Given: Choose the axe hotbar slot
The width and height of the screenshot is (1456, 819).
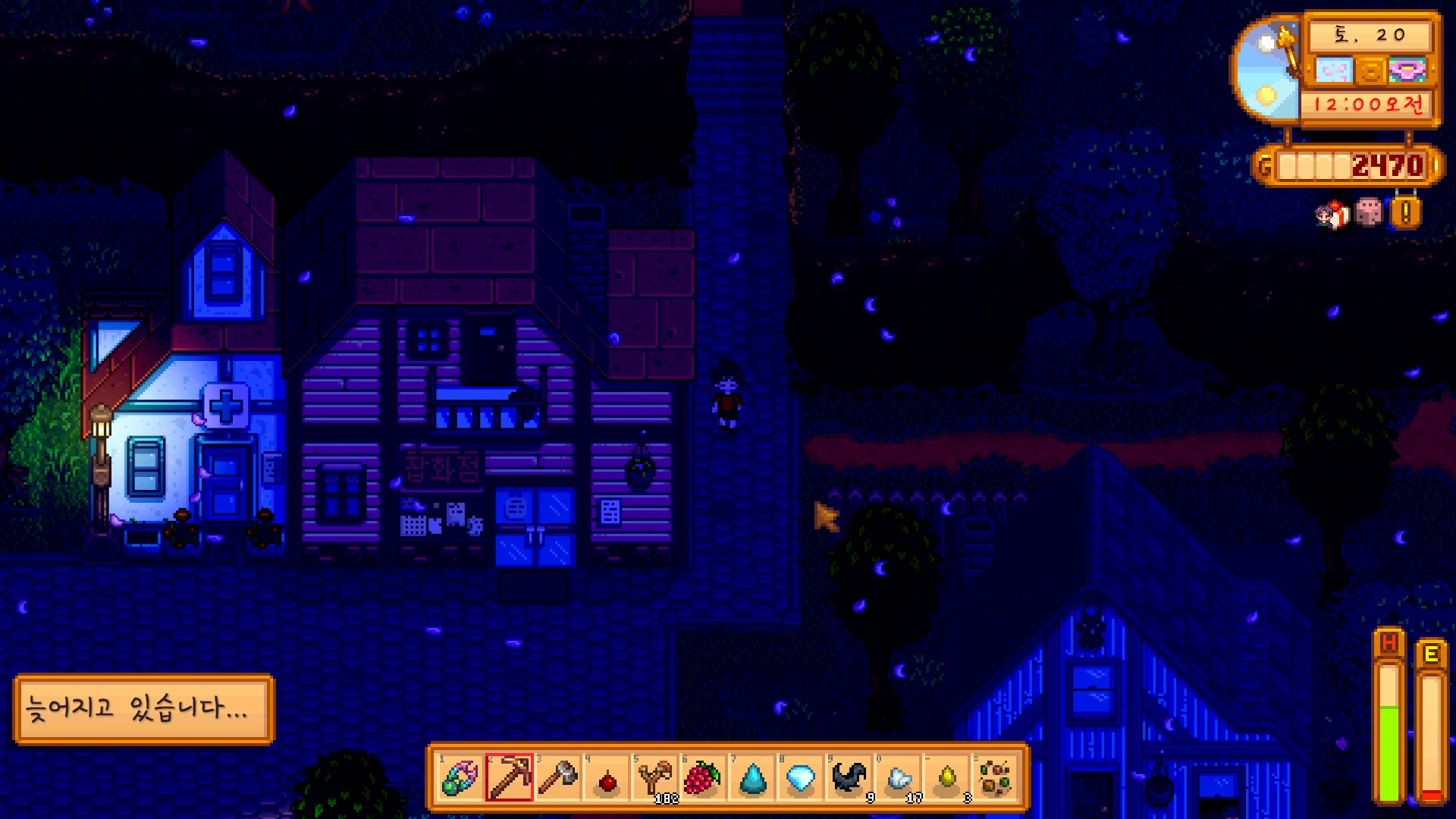Looking at the screenshot, I should (x=558, y=778).
